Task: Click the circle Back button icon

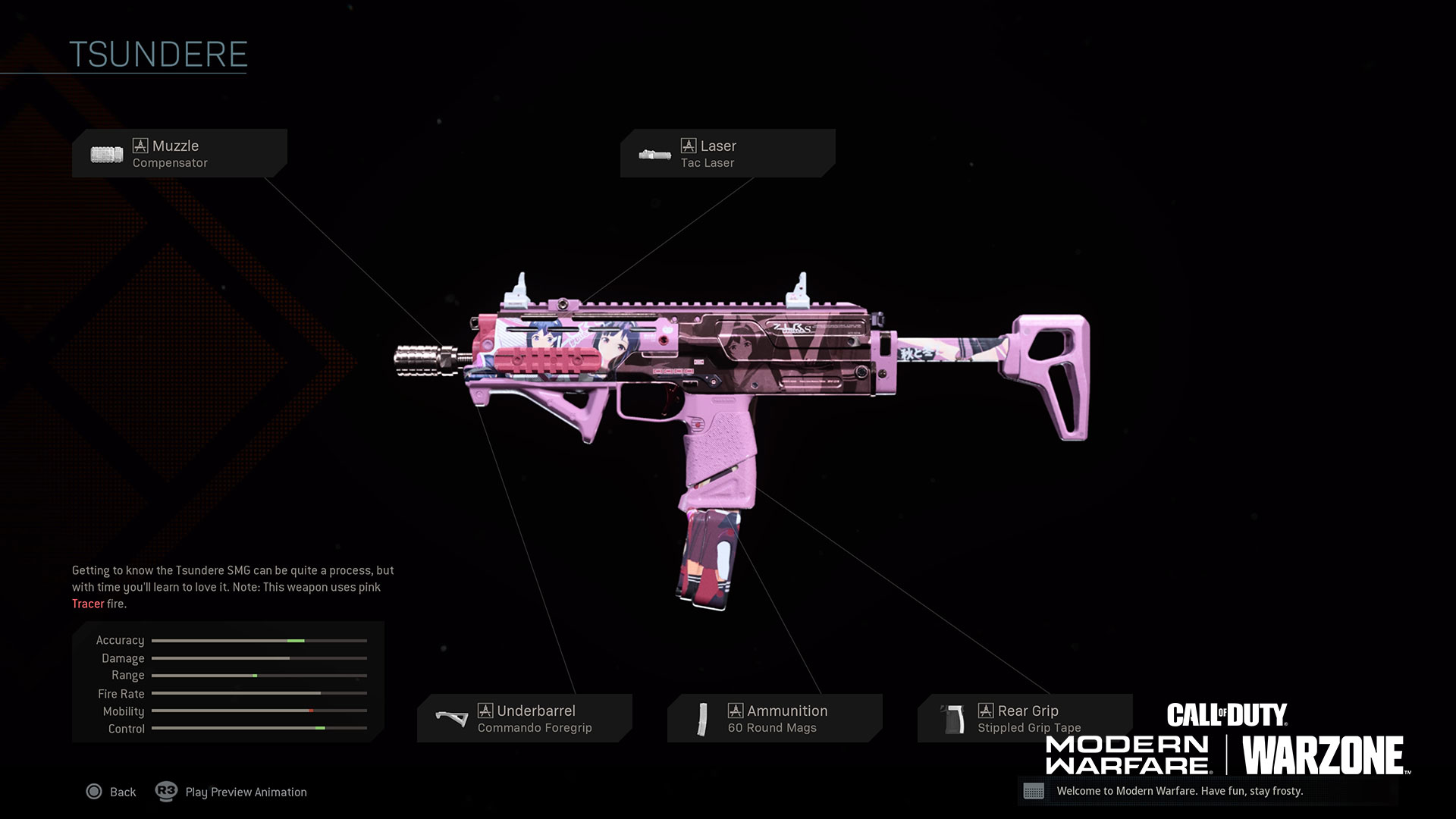Action: (94, 792)
